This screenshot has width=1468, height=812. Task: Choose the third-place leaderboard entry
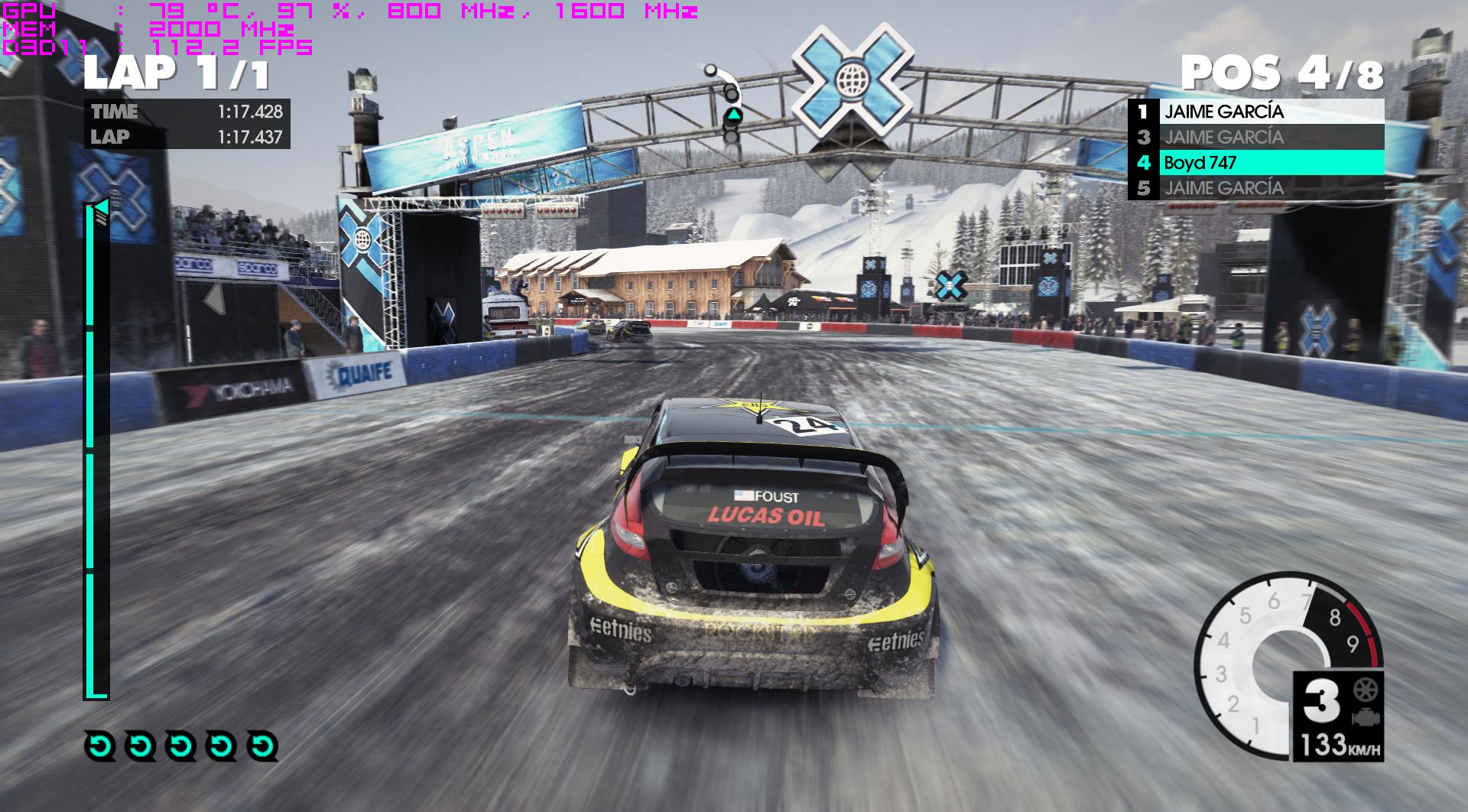[1255, 137]
